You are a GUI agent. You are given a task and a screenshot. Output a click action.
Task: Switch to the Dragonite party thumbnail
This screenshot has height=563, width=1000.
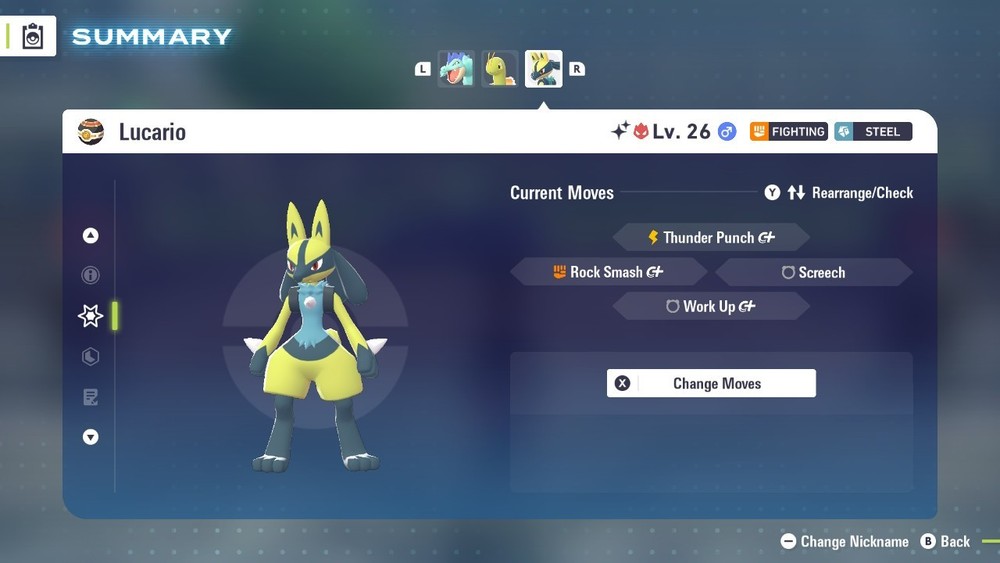pyautogui.click(x=500, y=69)
